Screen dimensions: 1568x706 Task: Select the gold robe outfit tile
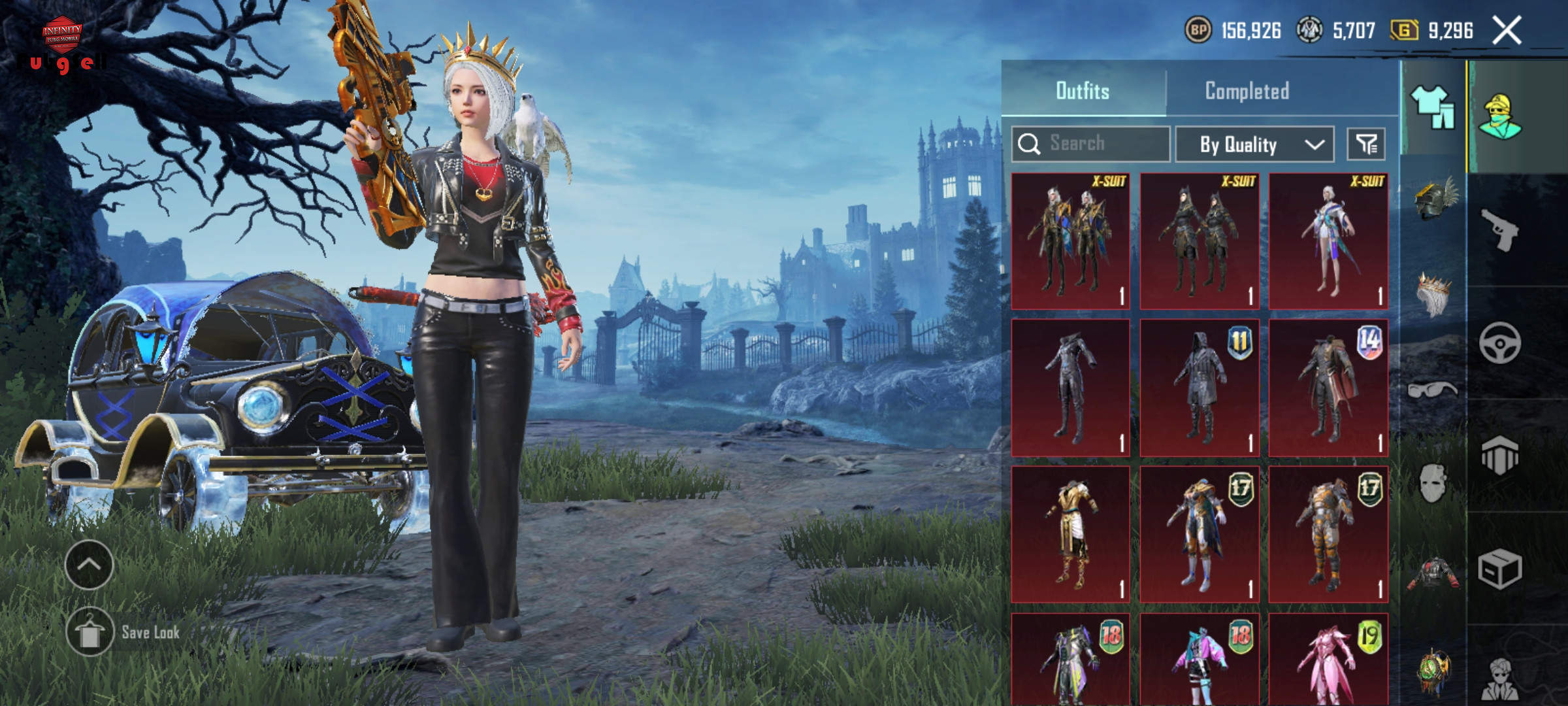(x=1070, y=534)
